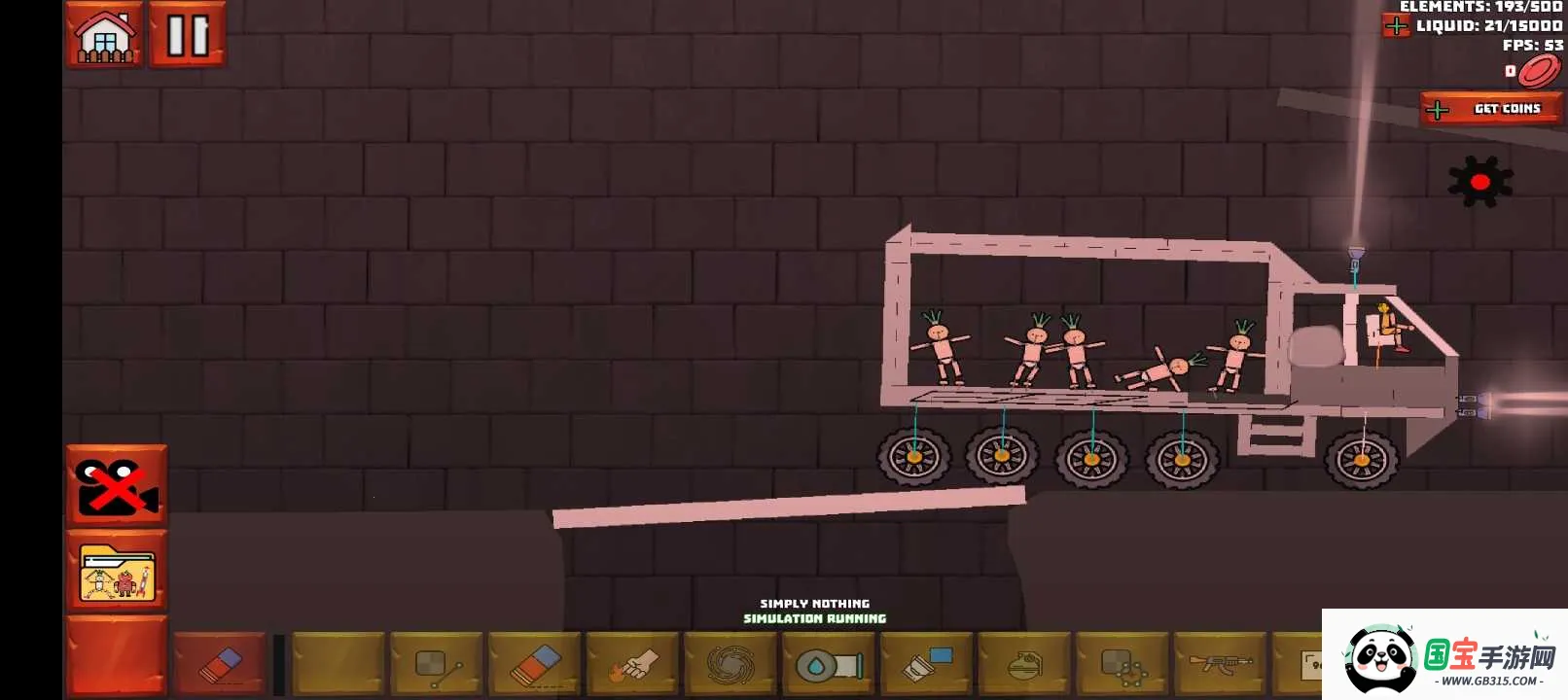The image size is (1568, 700).
Task: Pause the simulation
Action: pos(188,35)
